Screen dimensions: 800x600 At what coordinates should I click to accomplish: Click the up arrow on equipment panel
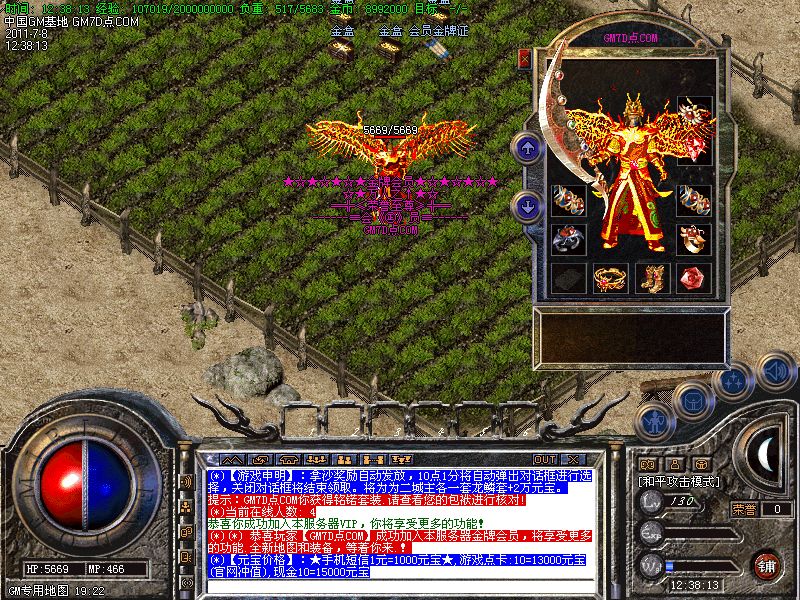pos(527,149)
